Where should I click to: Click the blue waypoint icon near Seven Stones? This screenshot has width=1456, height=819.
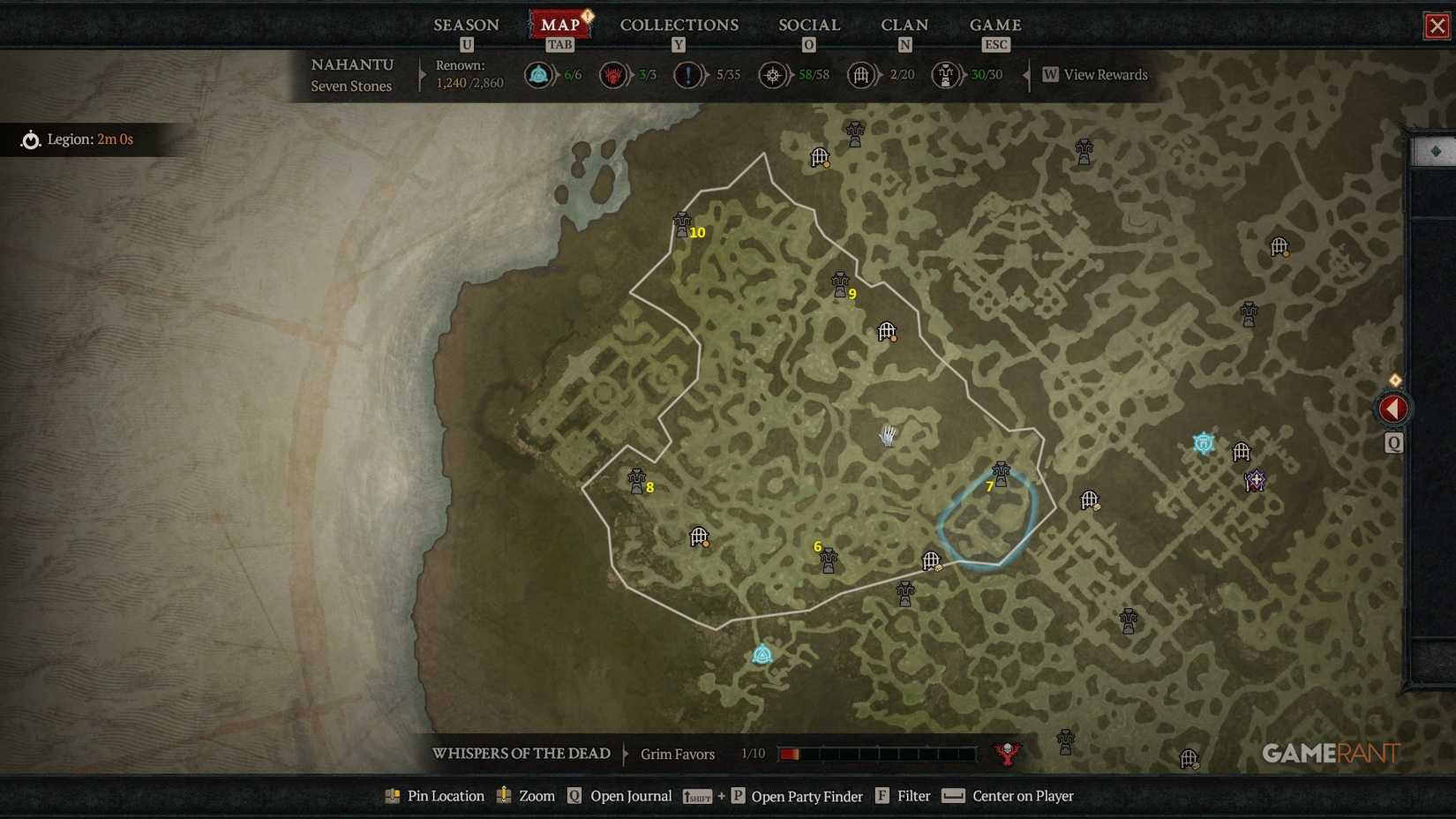click(761, 654)
